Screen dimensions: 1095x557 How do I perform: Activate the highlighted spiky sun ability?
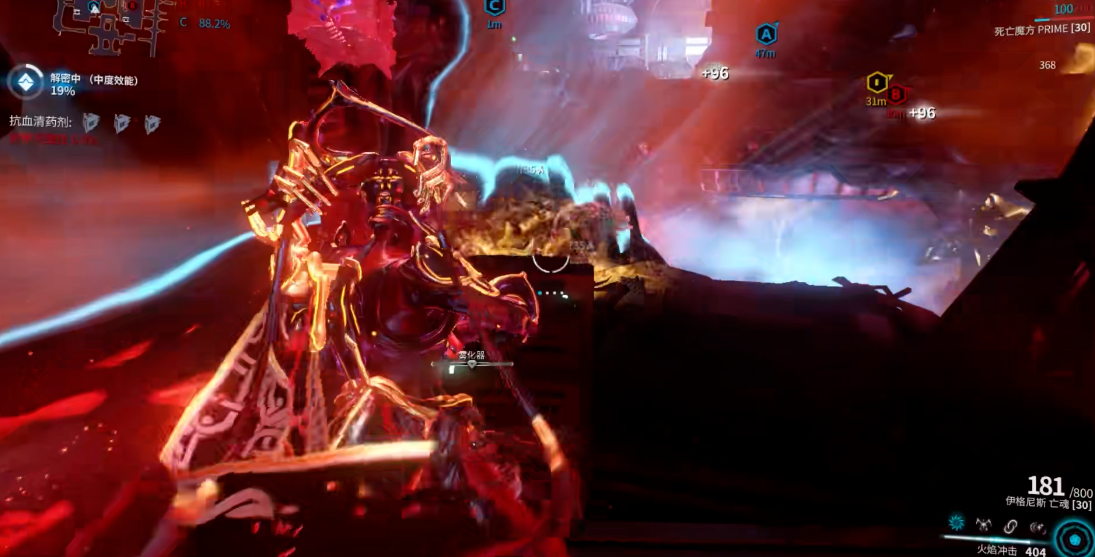click(956, 524)
